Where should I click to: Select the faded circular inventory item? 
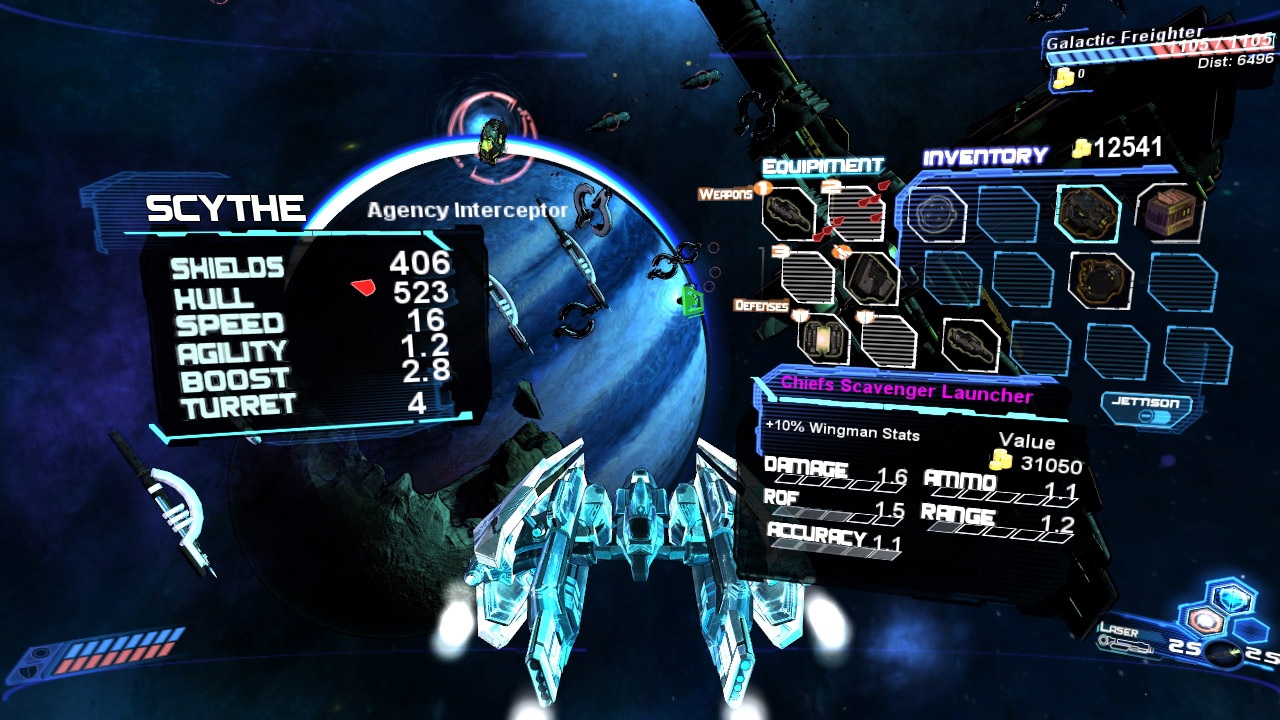[936, 213]
